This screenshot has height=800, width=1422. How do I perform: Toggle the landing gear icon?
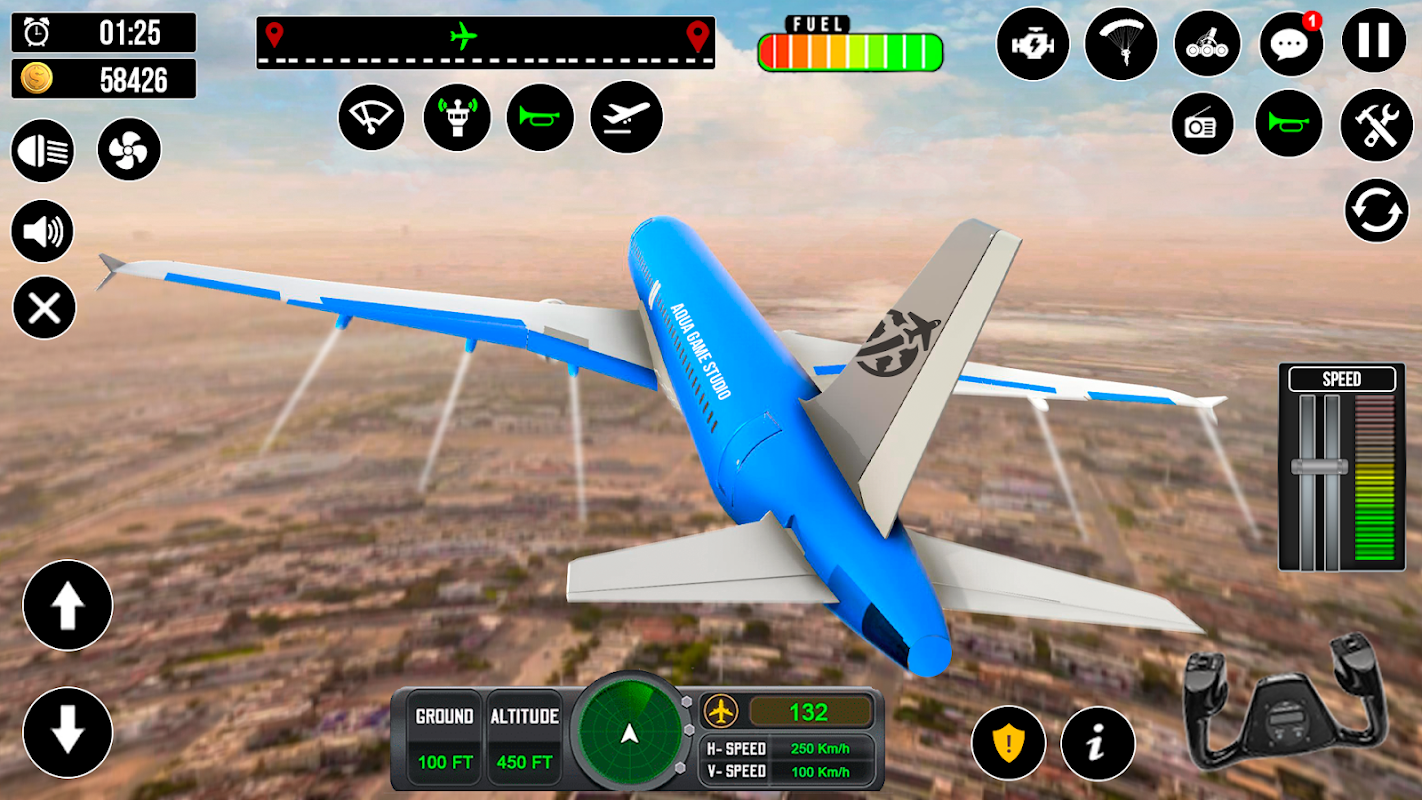1206,43
